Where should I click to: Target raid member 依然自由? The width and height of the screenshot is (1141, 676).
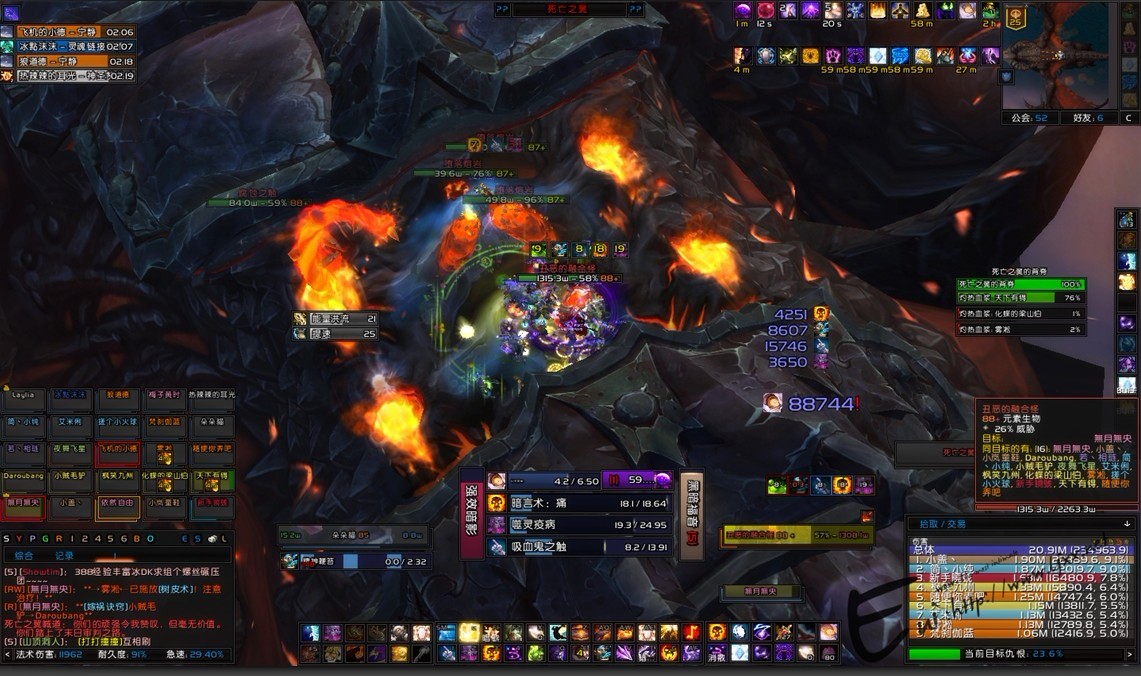117,508
